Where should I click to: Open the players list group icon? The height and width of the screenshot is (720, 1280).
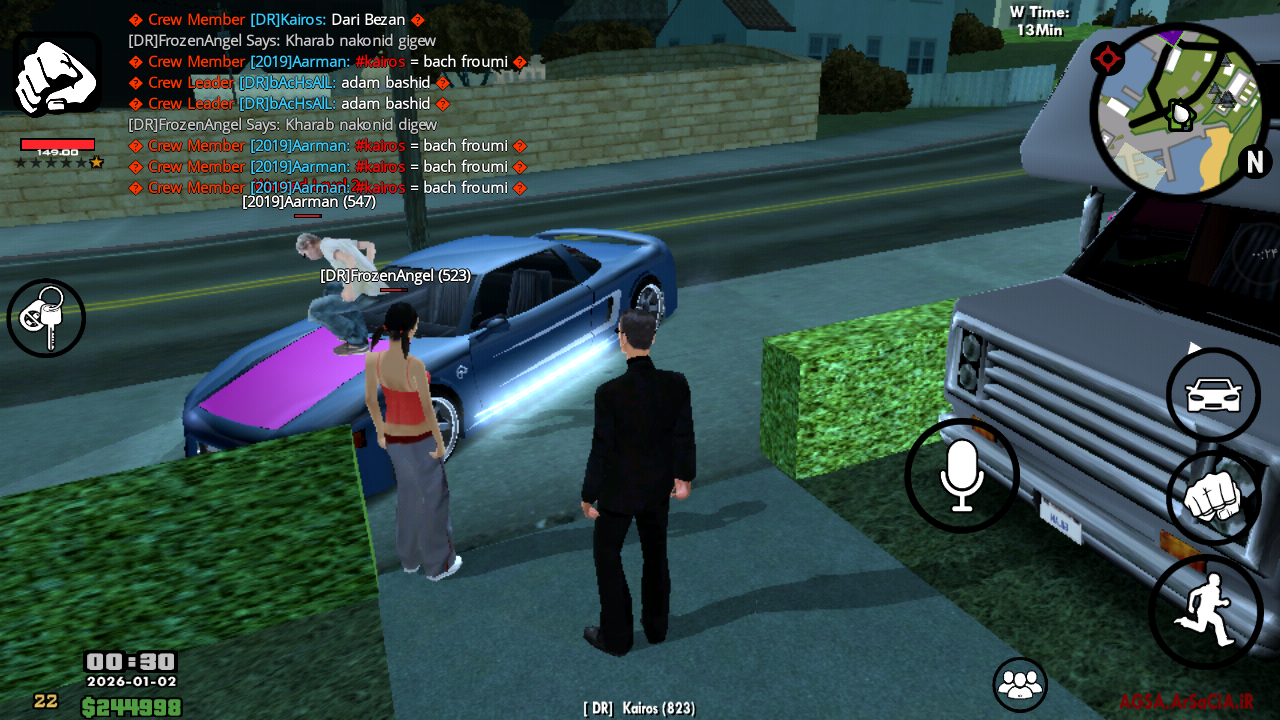[x=1019, y=684]
